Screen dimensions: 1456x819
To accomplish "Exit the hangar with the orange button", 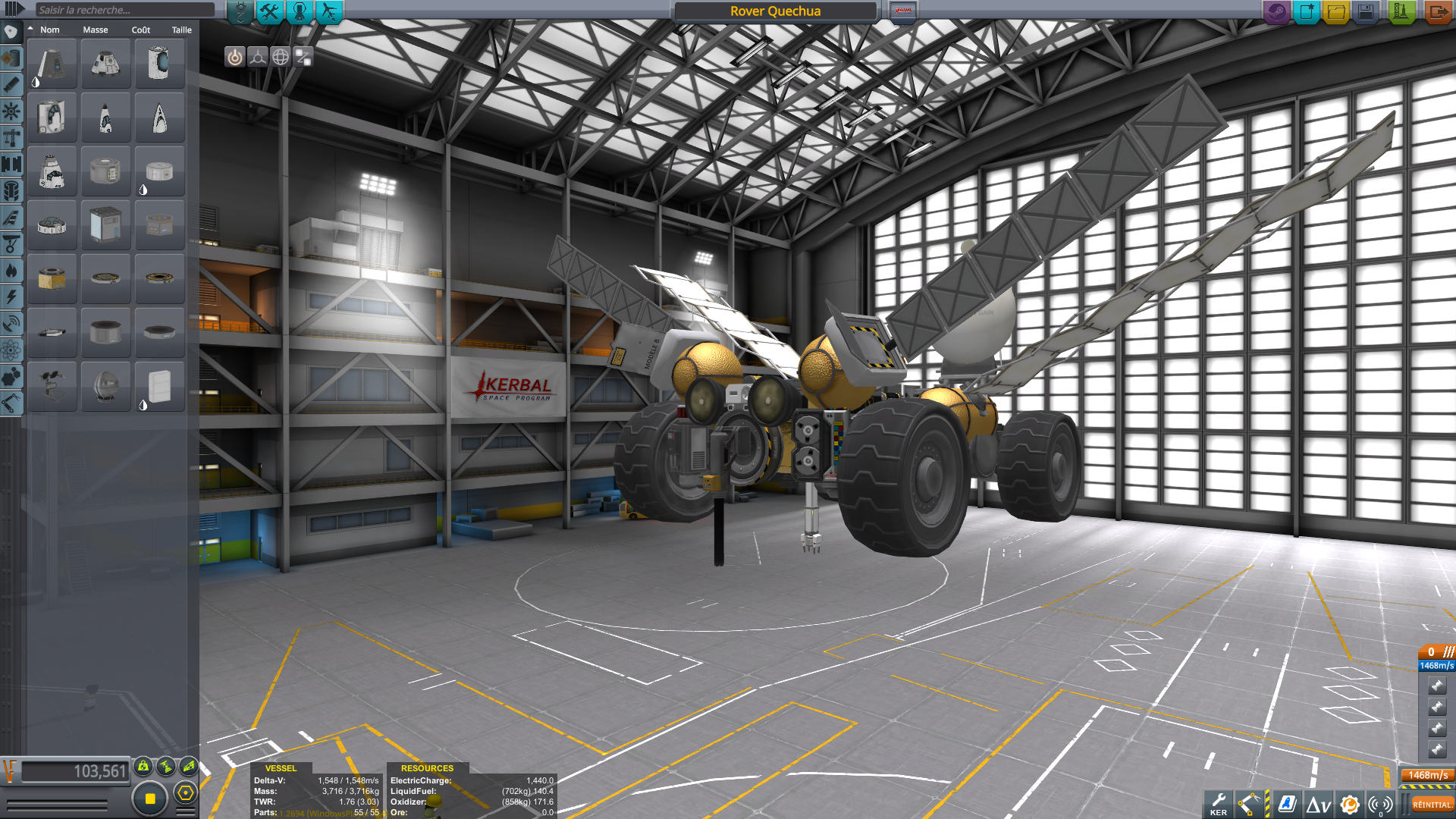I will pos(1437,11).
